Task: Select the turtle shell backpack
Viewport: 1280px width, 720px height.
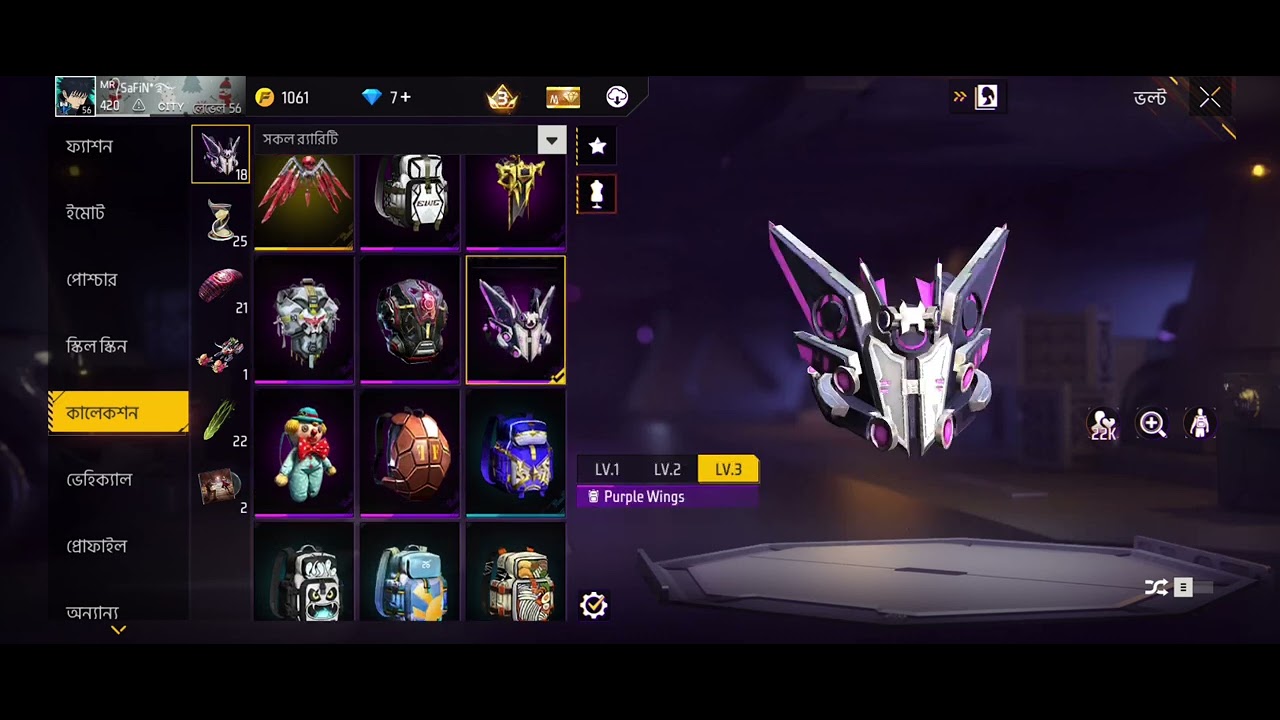Action: 410,452
